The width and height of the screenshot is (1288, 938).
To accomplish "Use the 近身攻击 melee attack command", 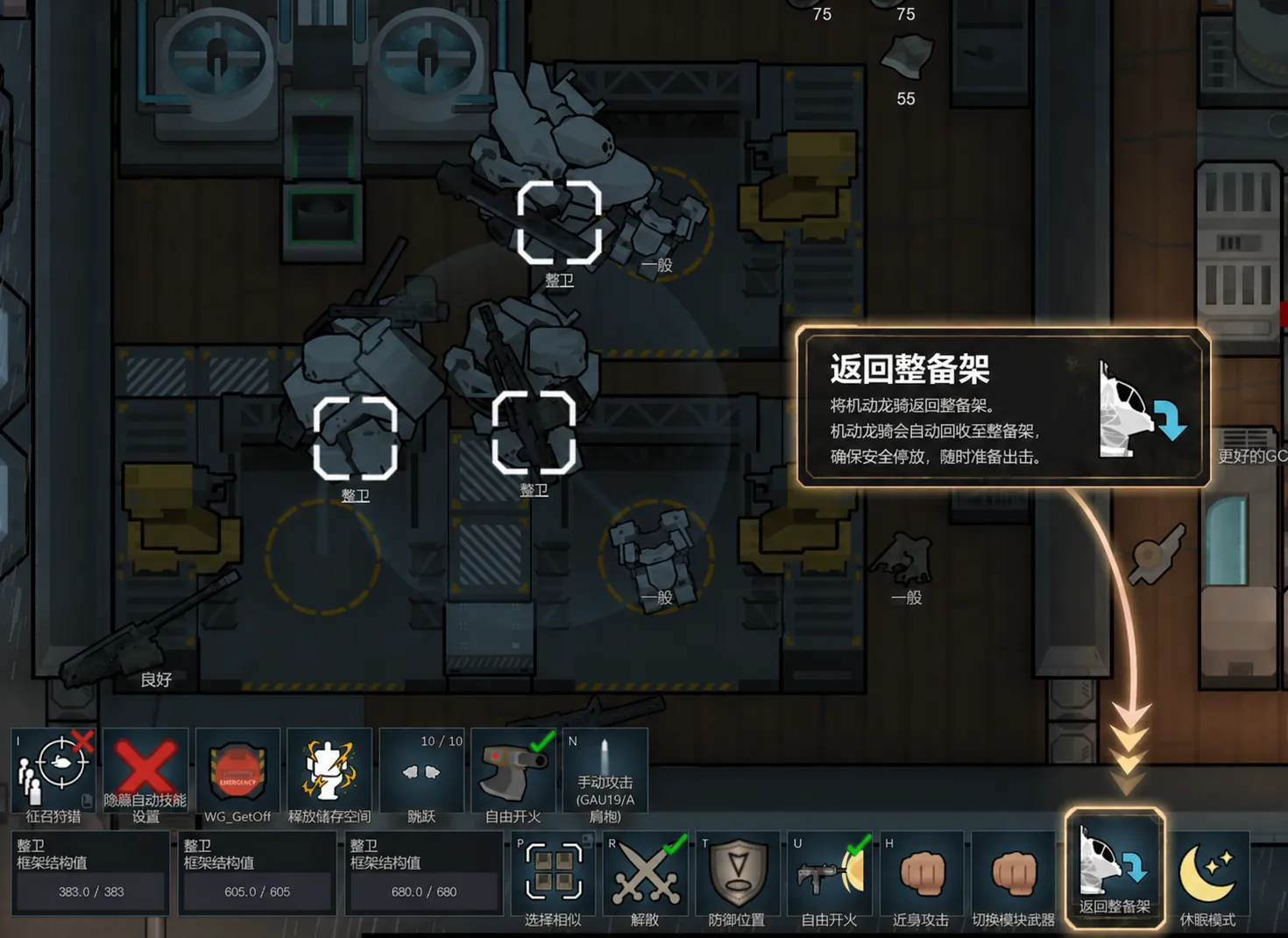I will click(x=921, y=877).
